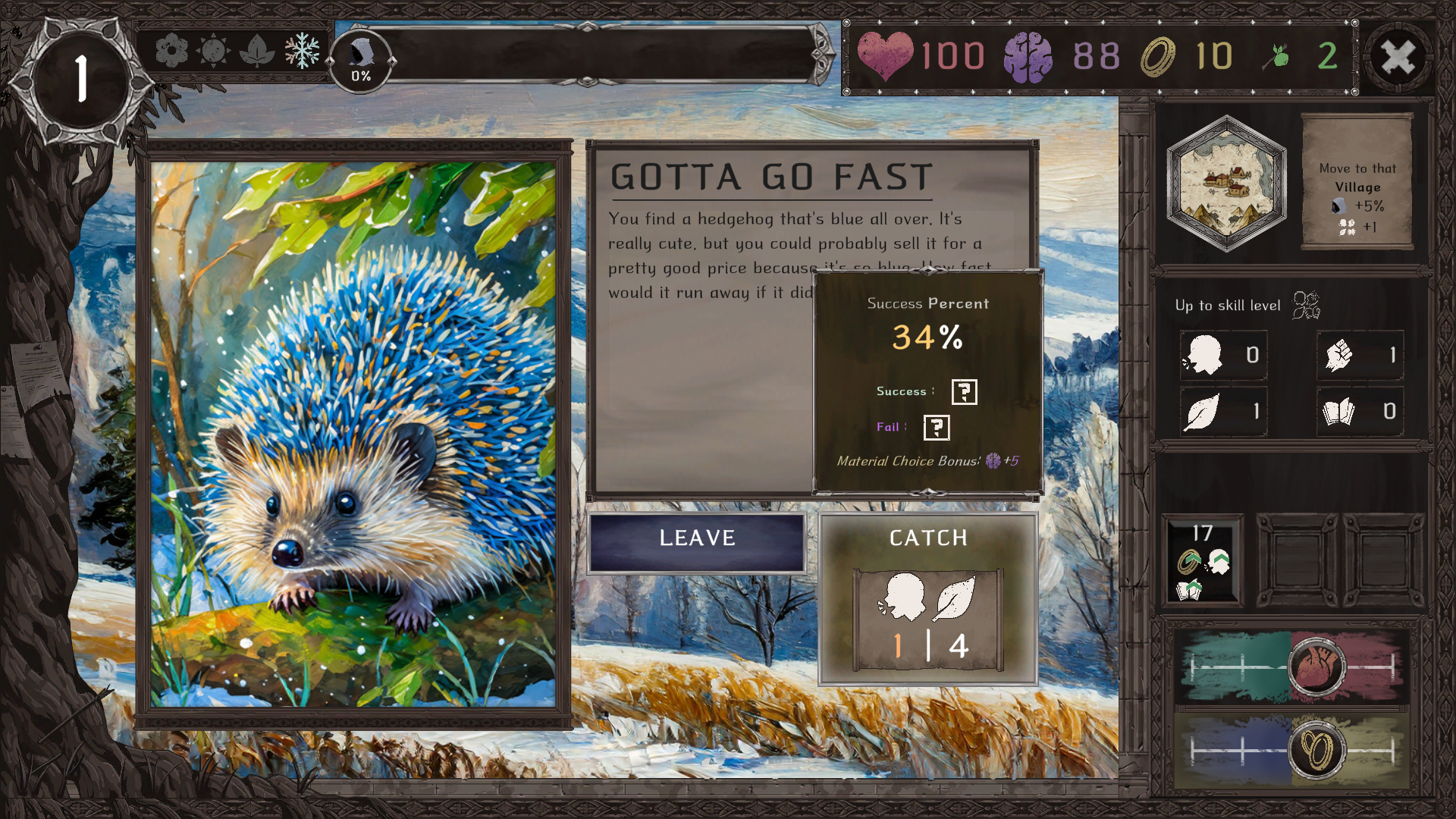Attempt the Catch action
The height and width of the screenshot is (819, 1456).
coord(927,598)
